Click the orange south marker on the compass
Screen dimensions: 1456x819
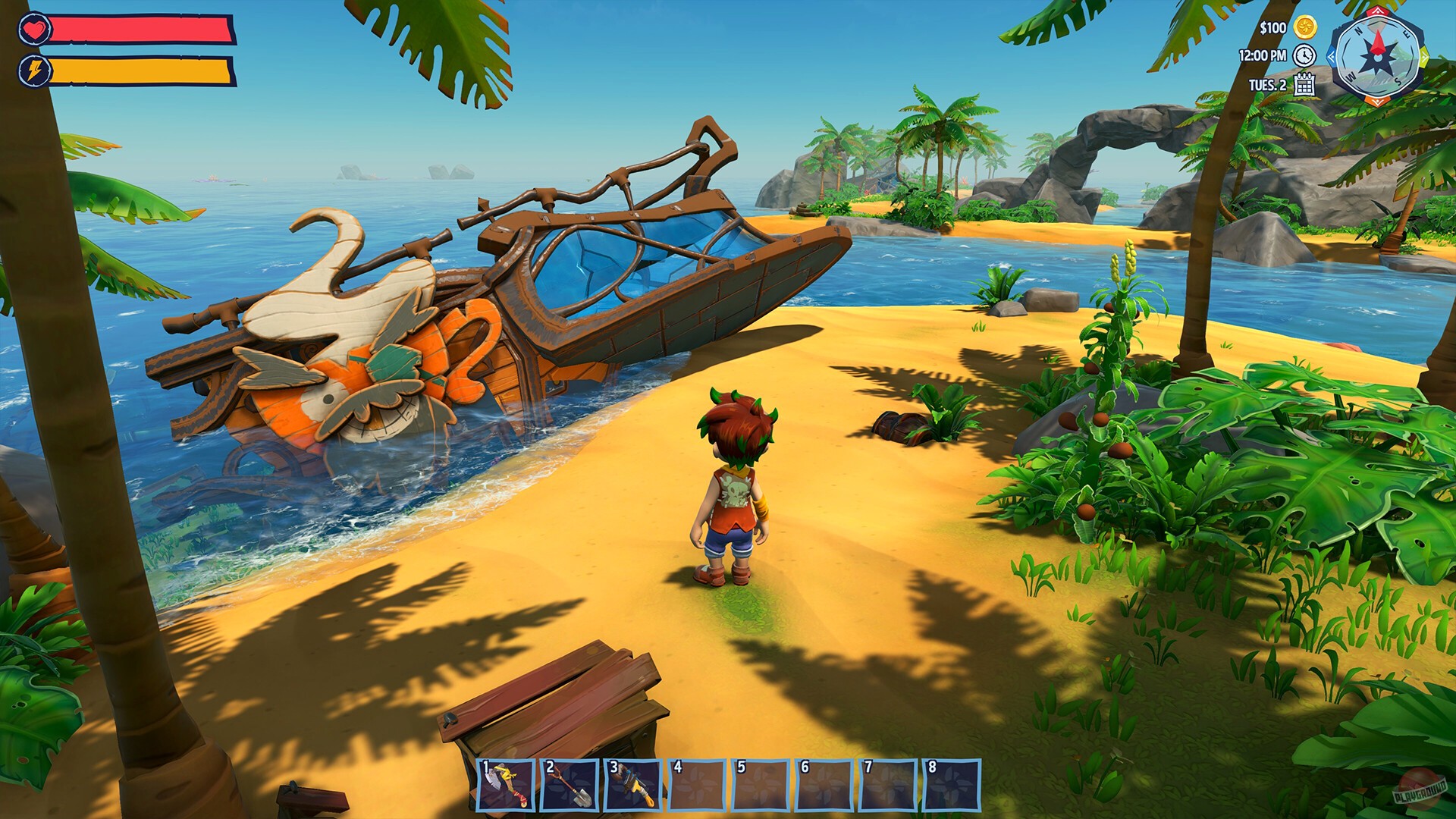pos(1376,101)
